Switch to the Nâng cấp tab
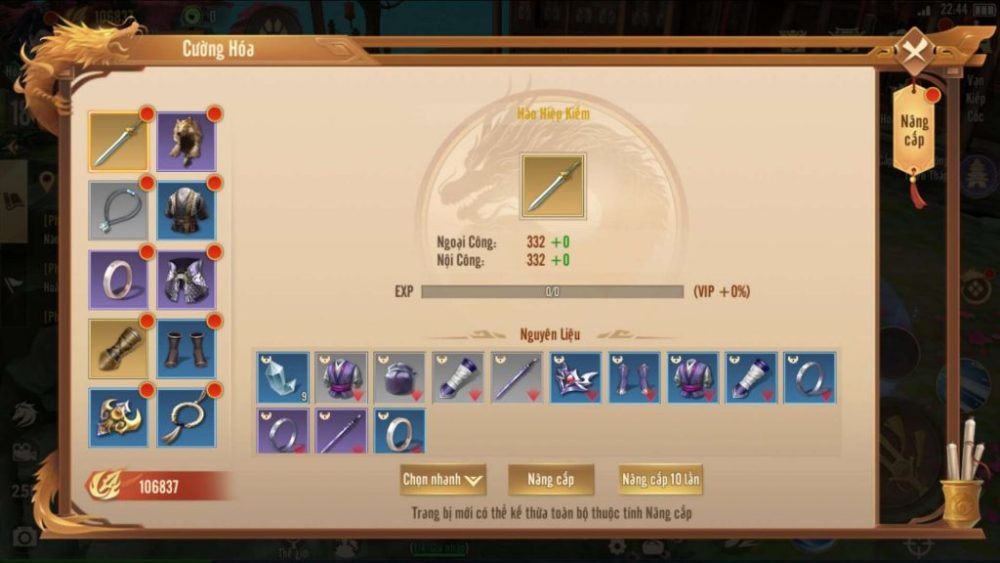1000x563 pixels. coord(914,131)
